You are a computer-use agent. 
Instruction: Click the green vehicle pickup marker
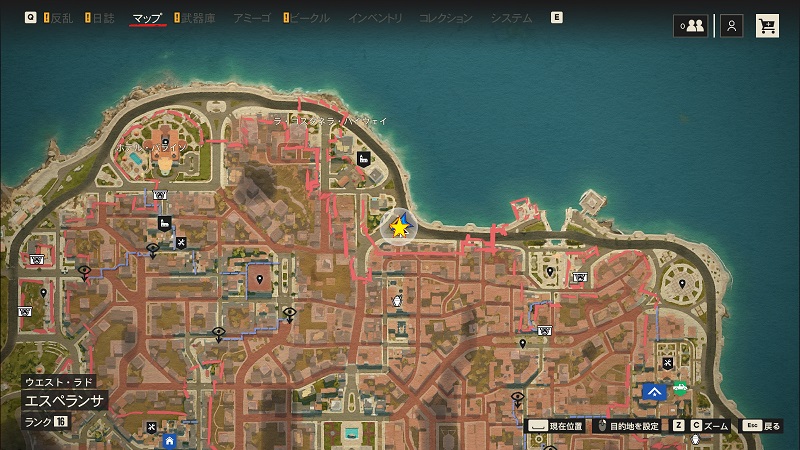click(x=681, y=388)
